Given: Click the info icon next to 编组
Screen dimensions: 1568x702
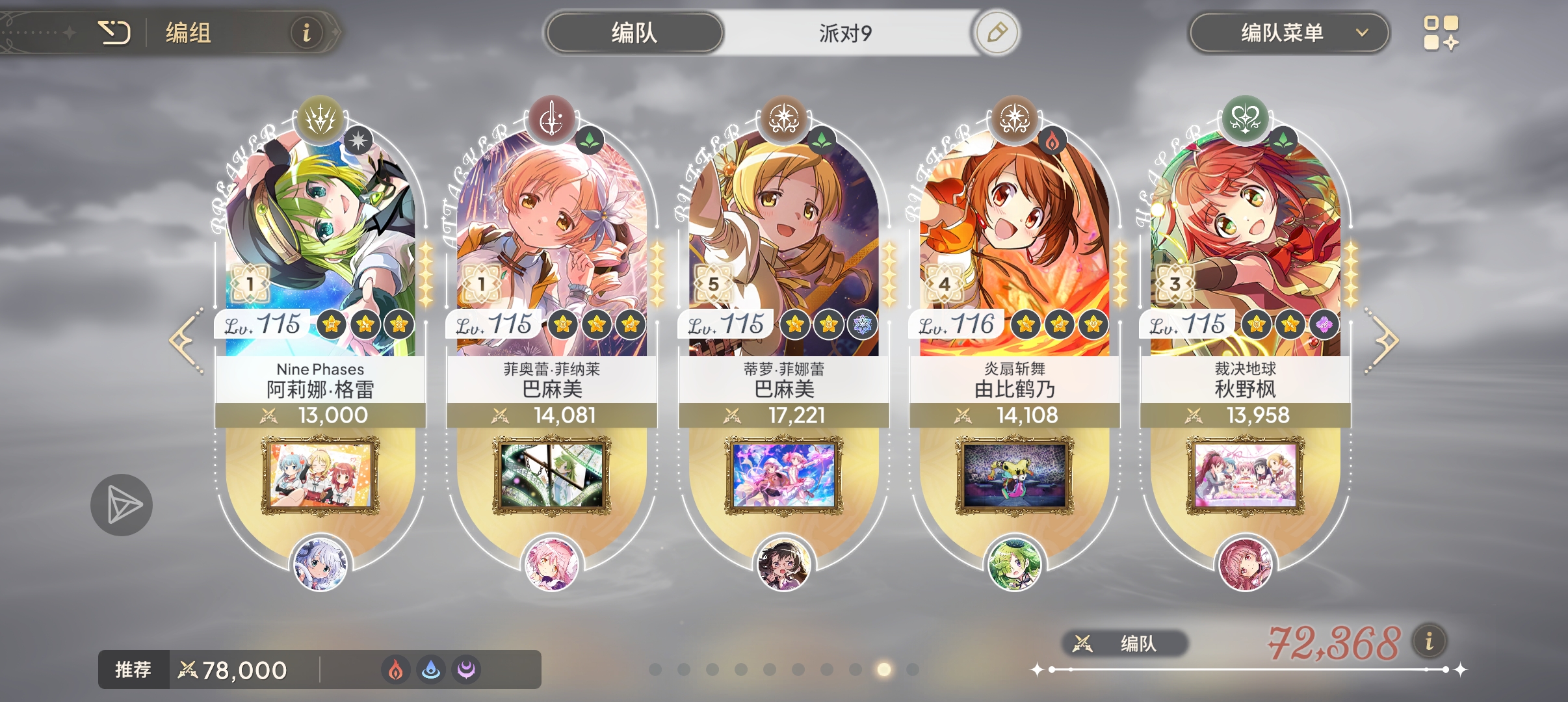Looking at the screenshot, I should tap(306, 32).
